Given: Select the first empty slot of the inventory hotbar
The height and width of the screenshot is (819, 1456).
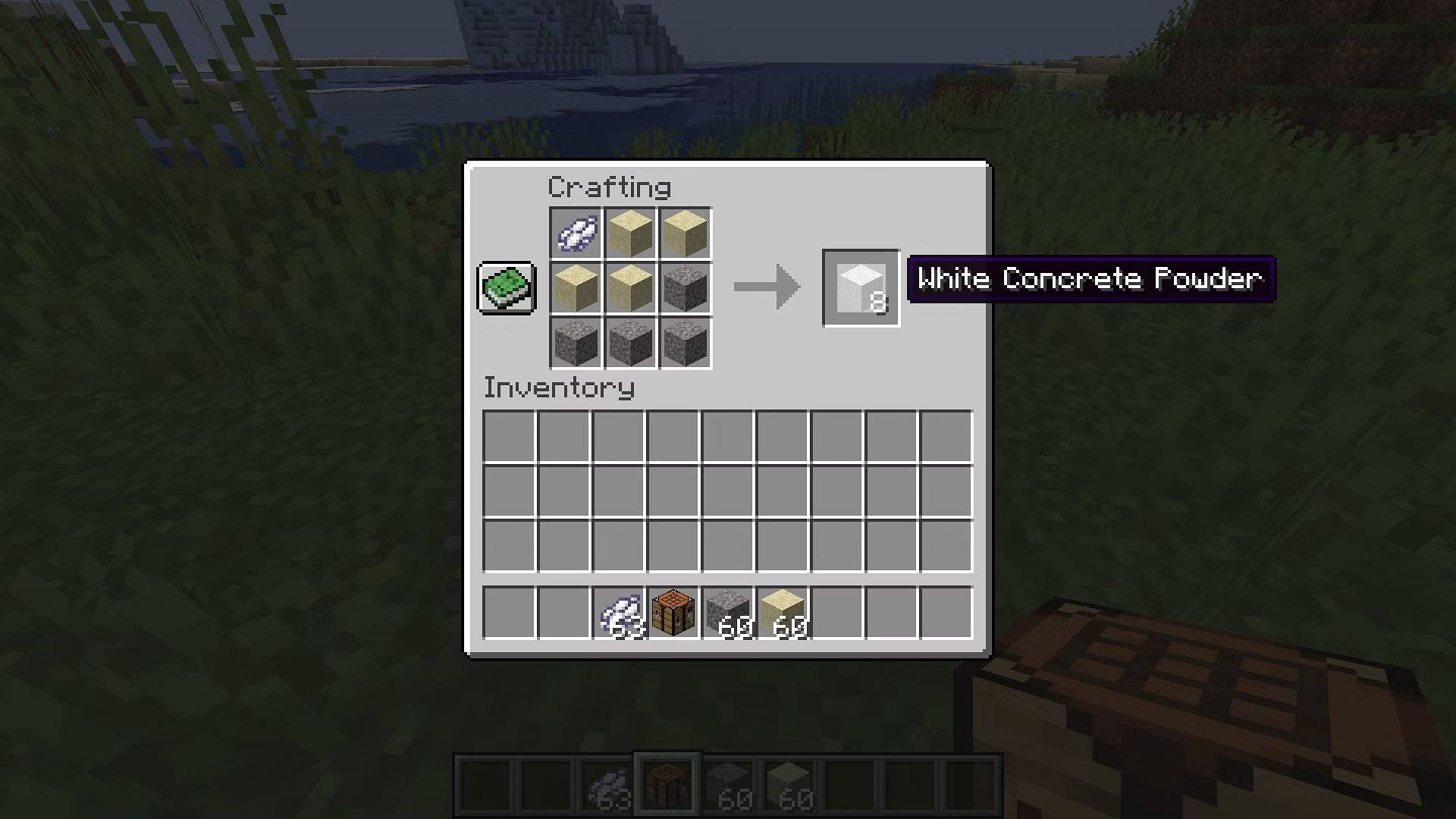Looking at the screenshot, I should [507, 613].
